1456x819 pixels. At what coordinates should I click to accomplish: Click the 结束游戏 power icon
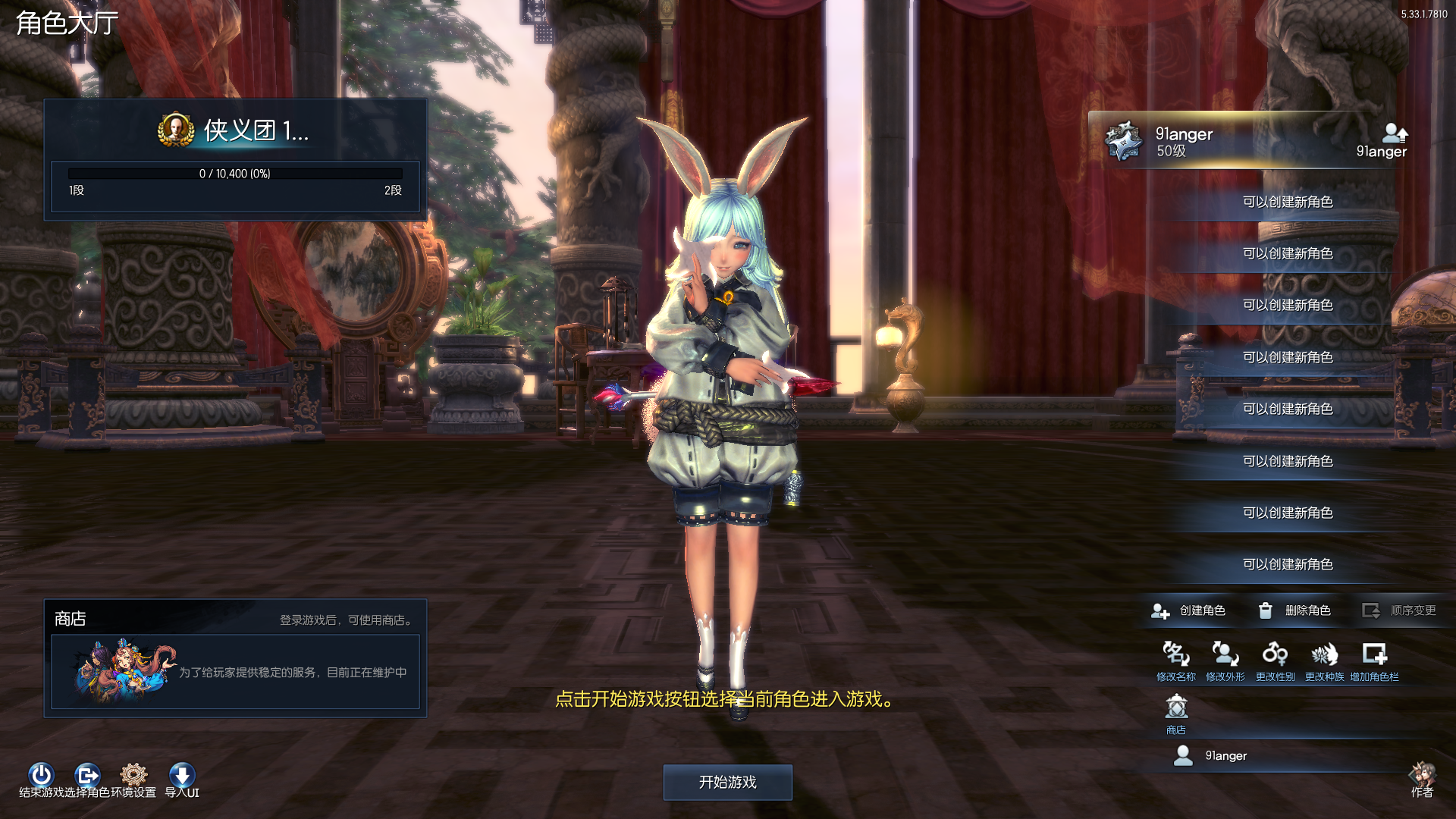[41, 775]
